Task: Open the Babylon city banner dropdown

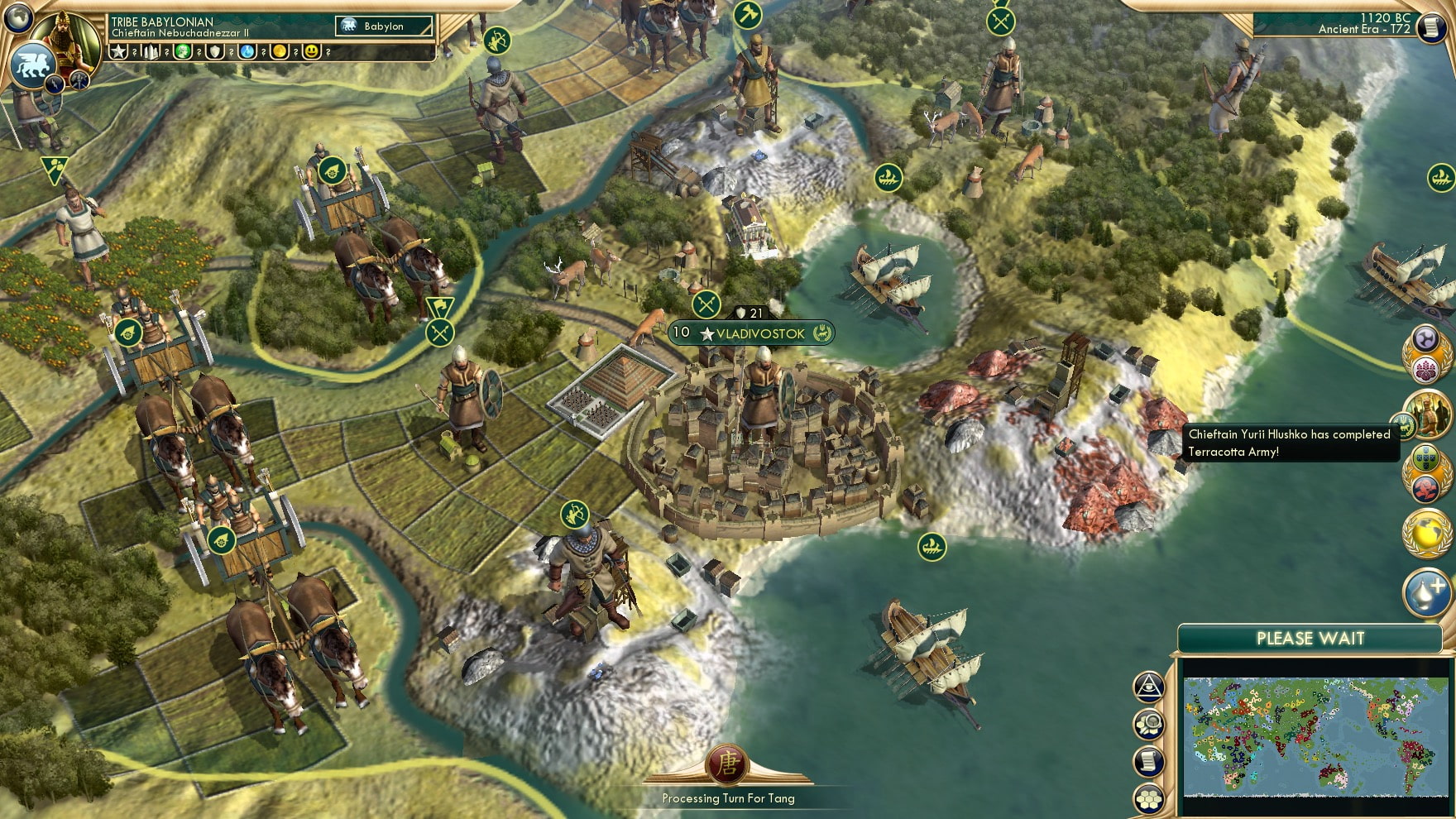Action: click(385, 26)
